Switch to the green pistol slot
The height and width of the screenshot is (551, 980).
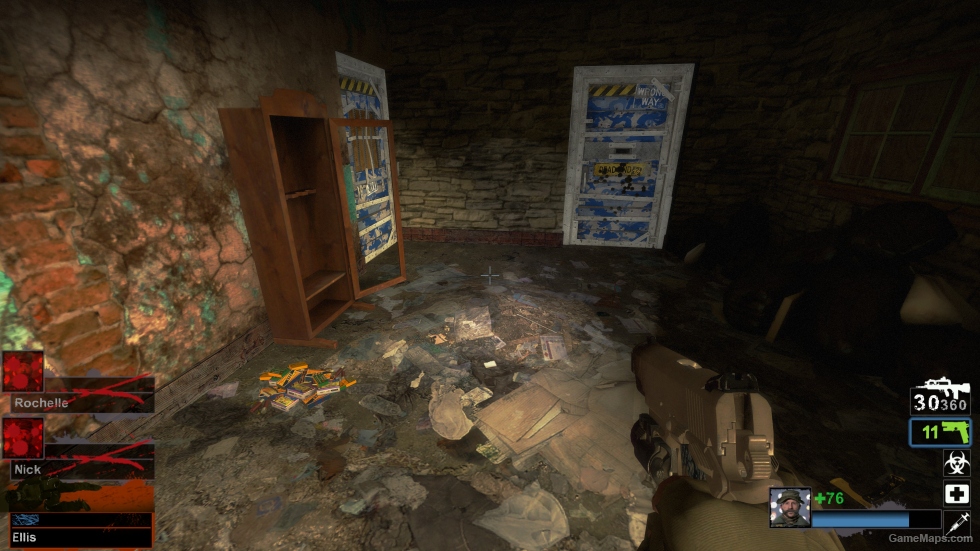[940, 432]
